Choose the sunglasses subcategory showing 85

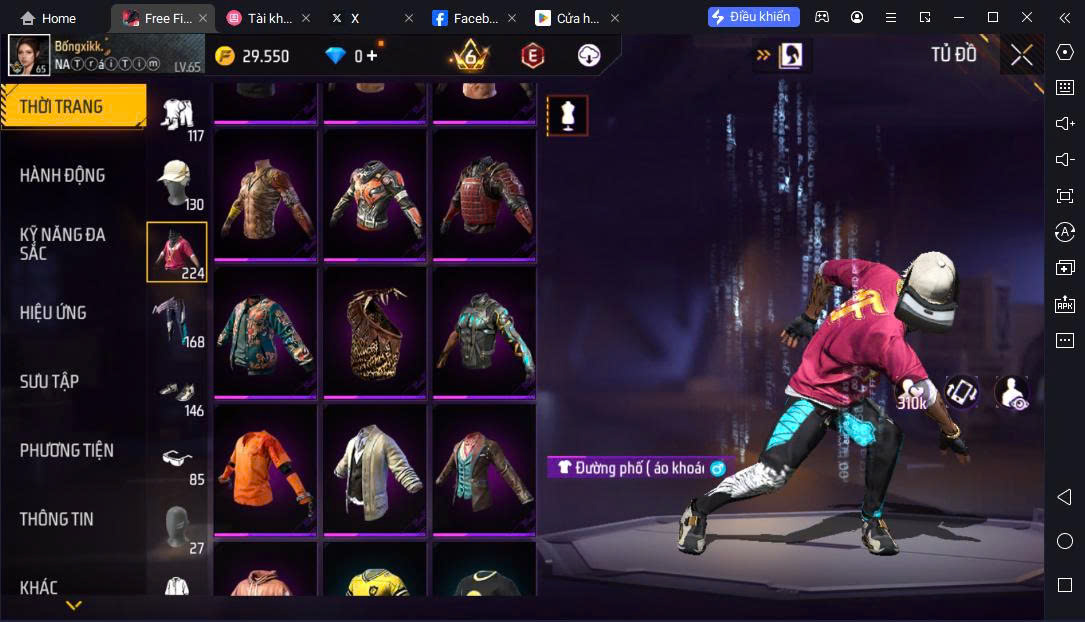177,460
